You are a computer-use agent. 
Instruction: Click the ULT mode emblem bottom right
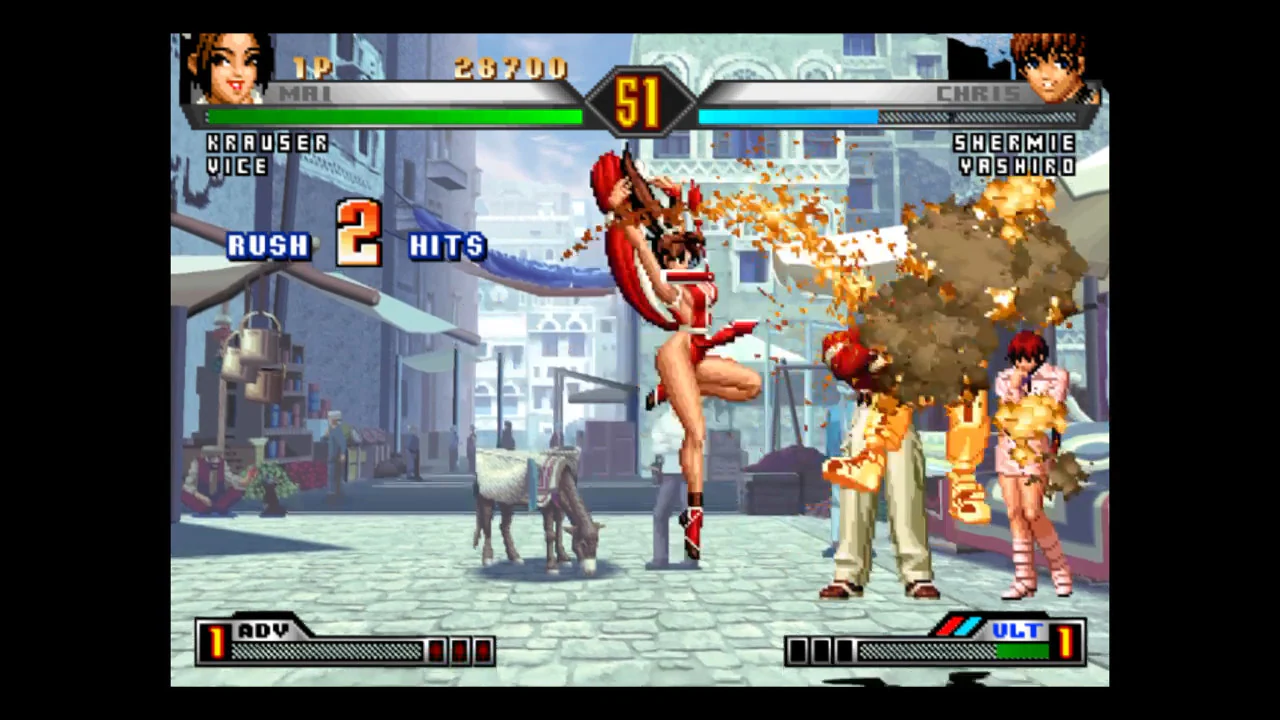click(x=1016, y=632)
